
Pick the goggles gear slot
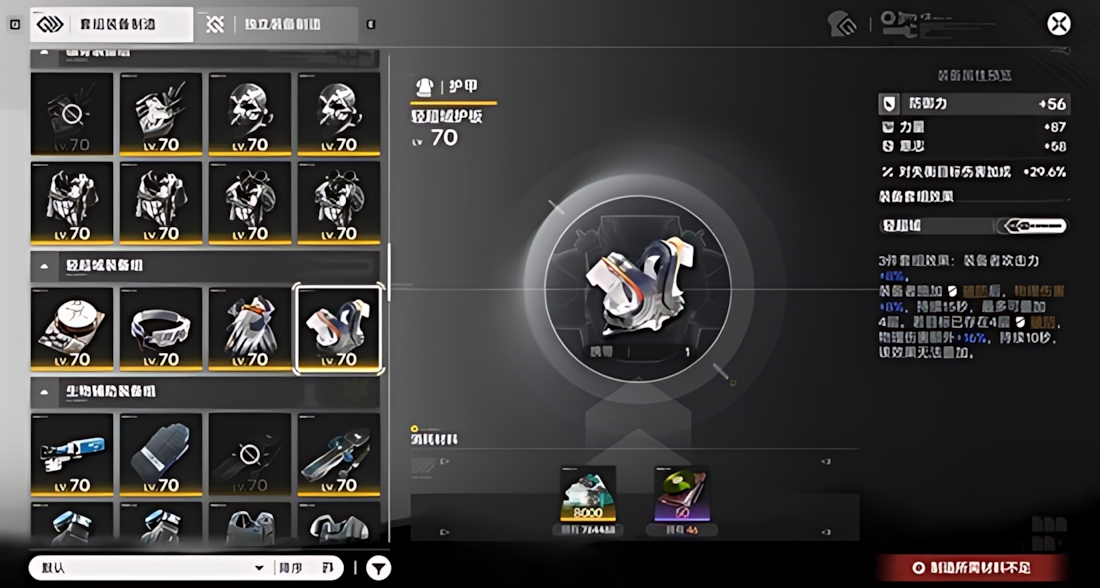tap(161, 329)
